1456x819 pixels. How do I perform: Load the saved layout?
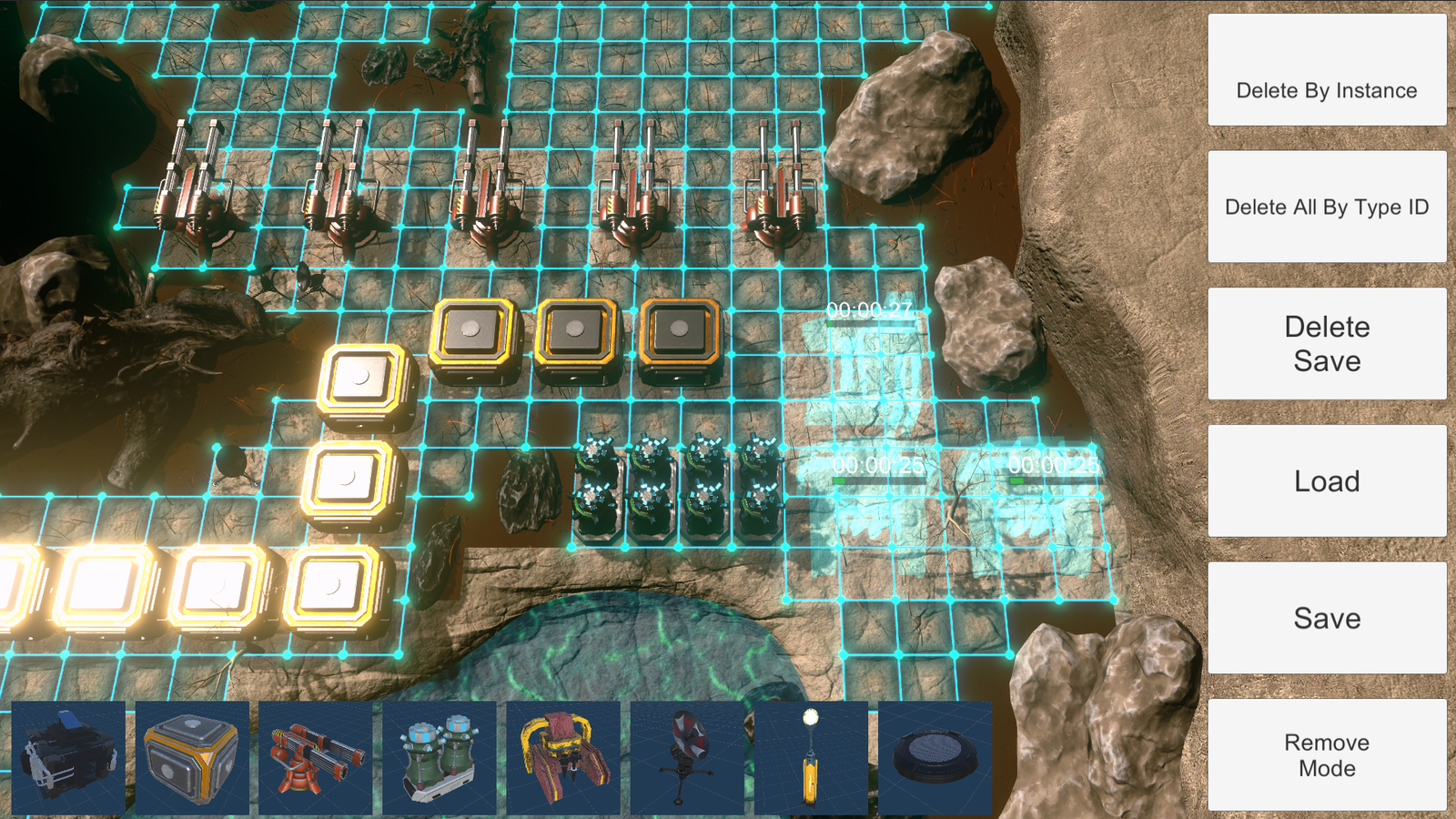click(1326, 480)
